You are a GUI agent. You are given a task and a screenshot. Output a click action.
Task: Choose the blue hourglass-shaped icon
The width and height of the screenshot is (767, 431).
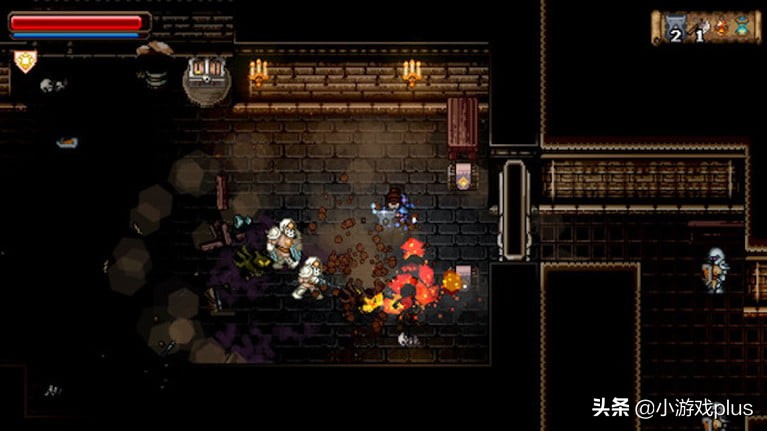[x=742, y=27]
